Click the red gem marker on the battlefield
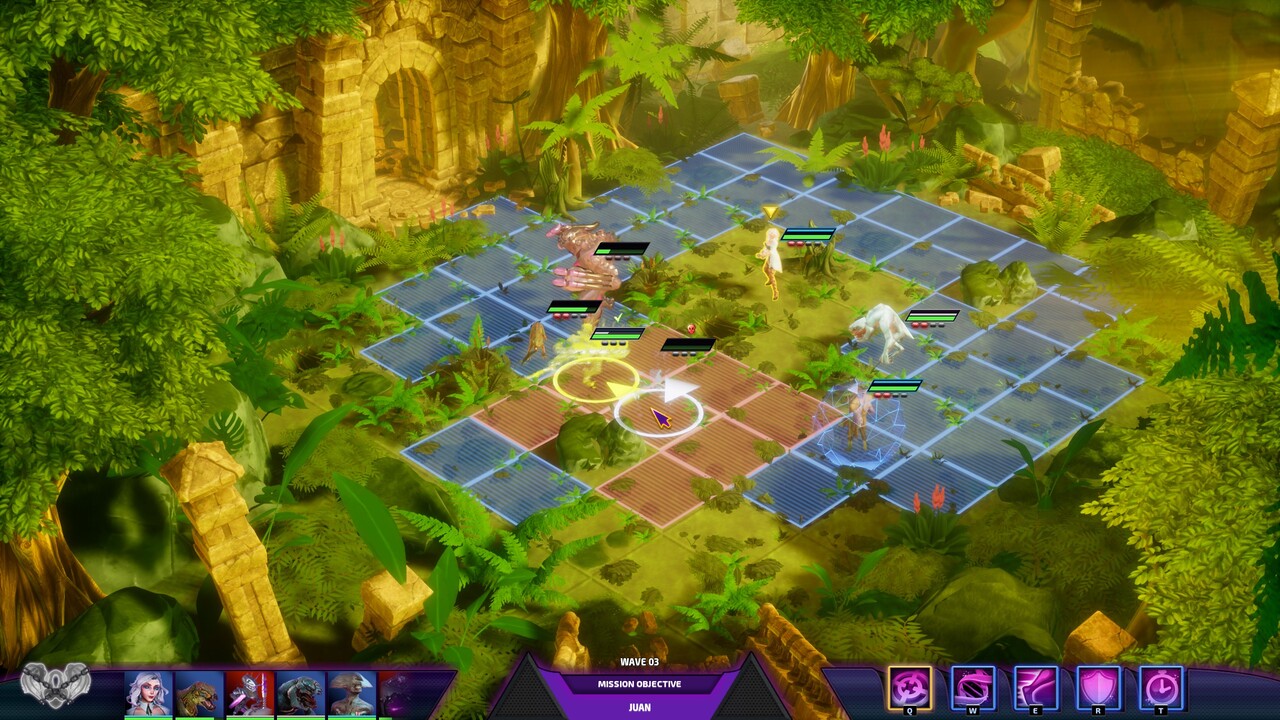Viewport: 1280px width, 720px height. pyautogui.click(x=691, y=329)
